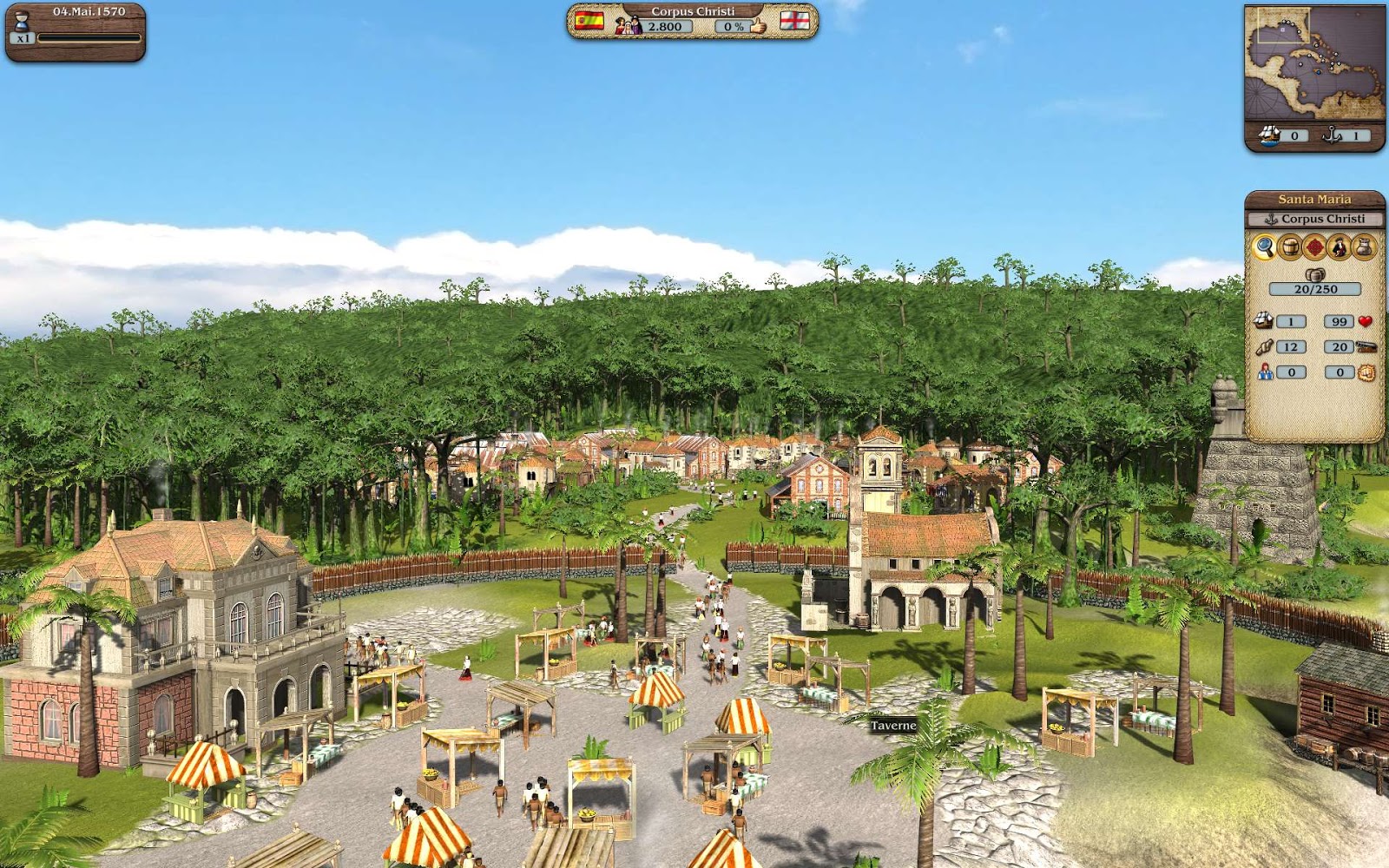
Task: Open the population count field showing 2.800
Action: tap(665, 26)
